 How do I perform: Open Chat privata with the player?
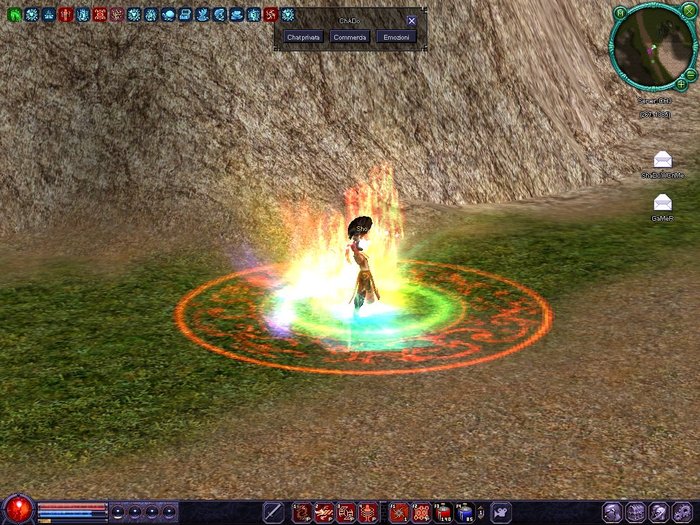click(x=302, y=37)
